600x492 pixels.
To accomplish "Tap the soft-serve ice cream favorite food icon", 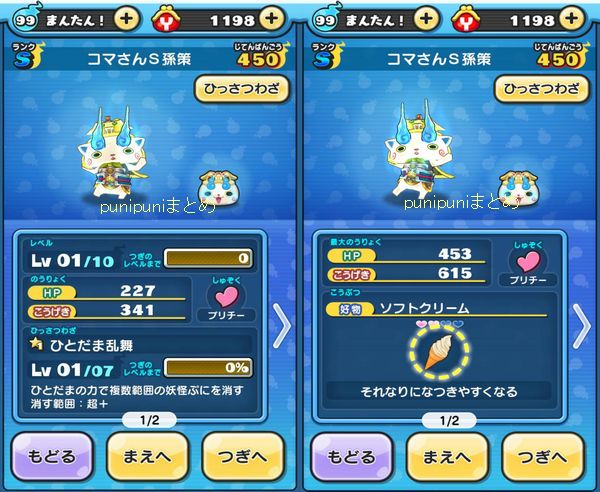I will pyautogui.click(x=439, y=352).
